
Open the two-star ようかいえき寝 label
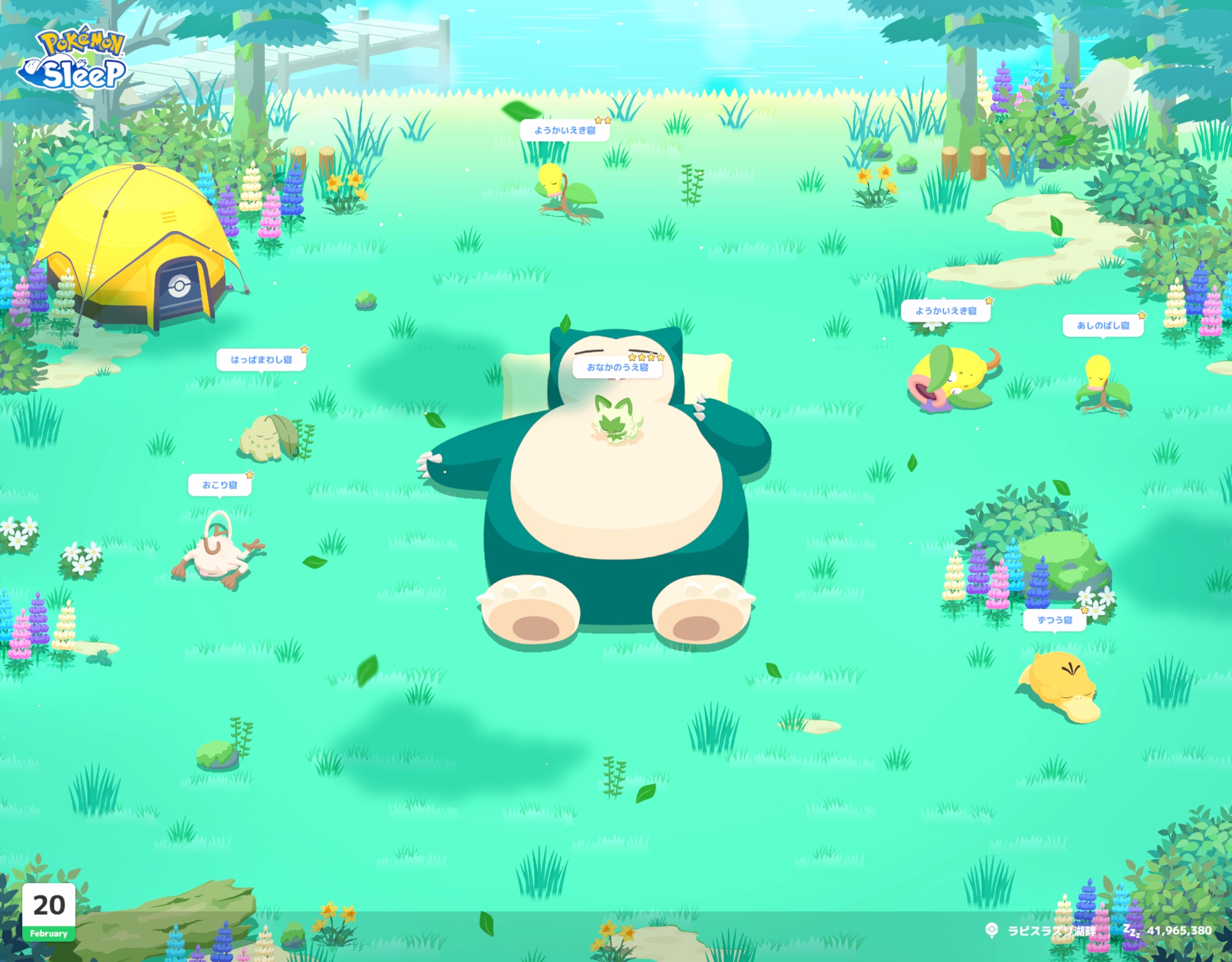pyautogui.click(x=564, y=130)
